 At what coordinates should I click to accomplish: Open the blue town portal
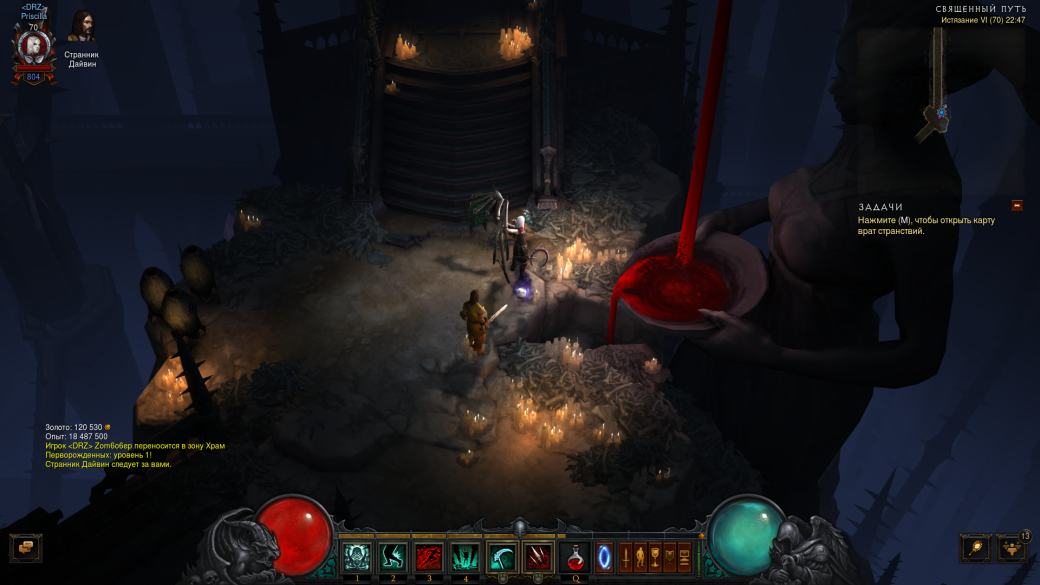(604, 556)
